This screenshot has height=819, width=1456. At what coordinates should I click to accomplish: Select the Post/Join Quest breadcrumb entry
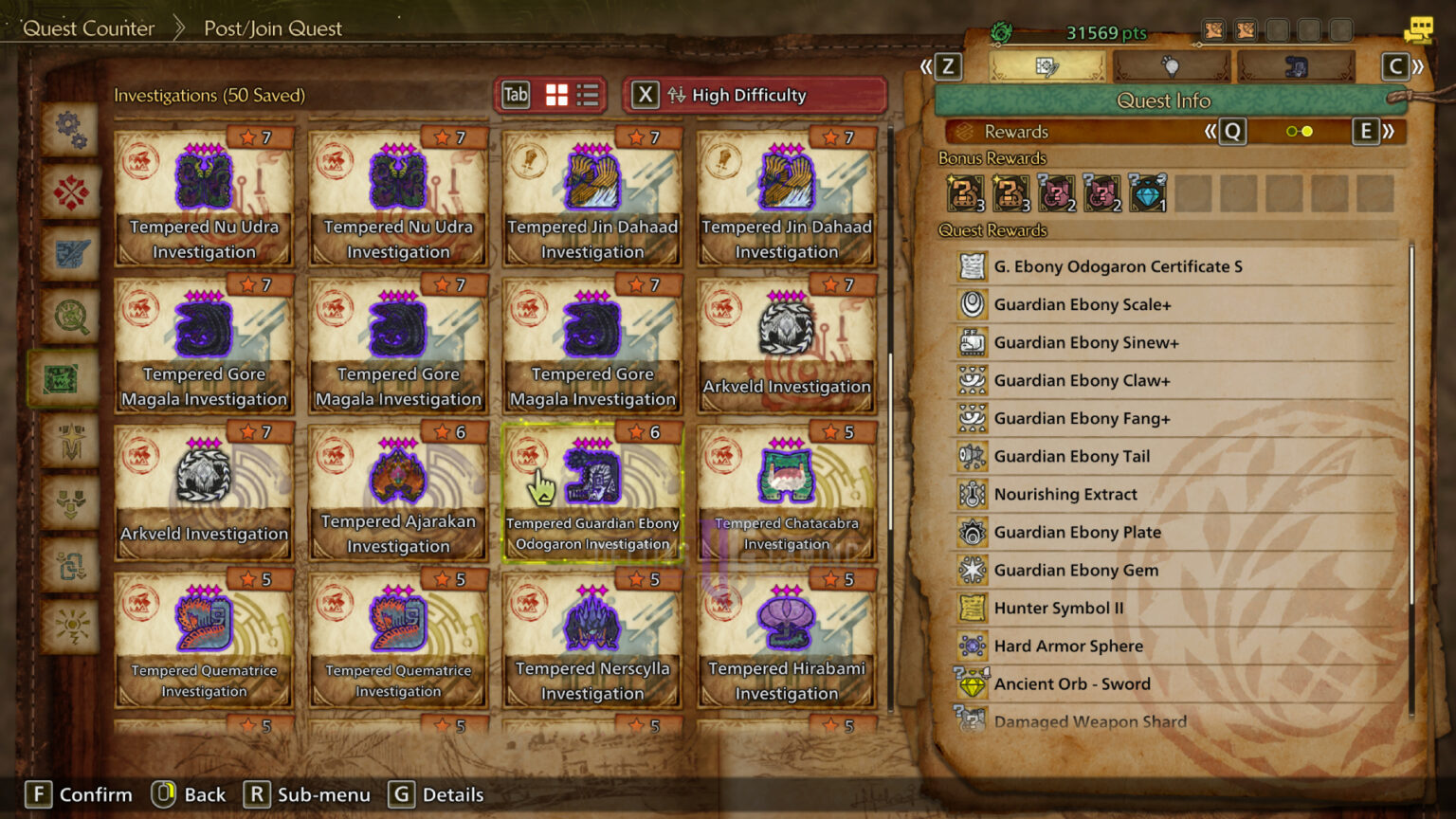(272, 27)
